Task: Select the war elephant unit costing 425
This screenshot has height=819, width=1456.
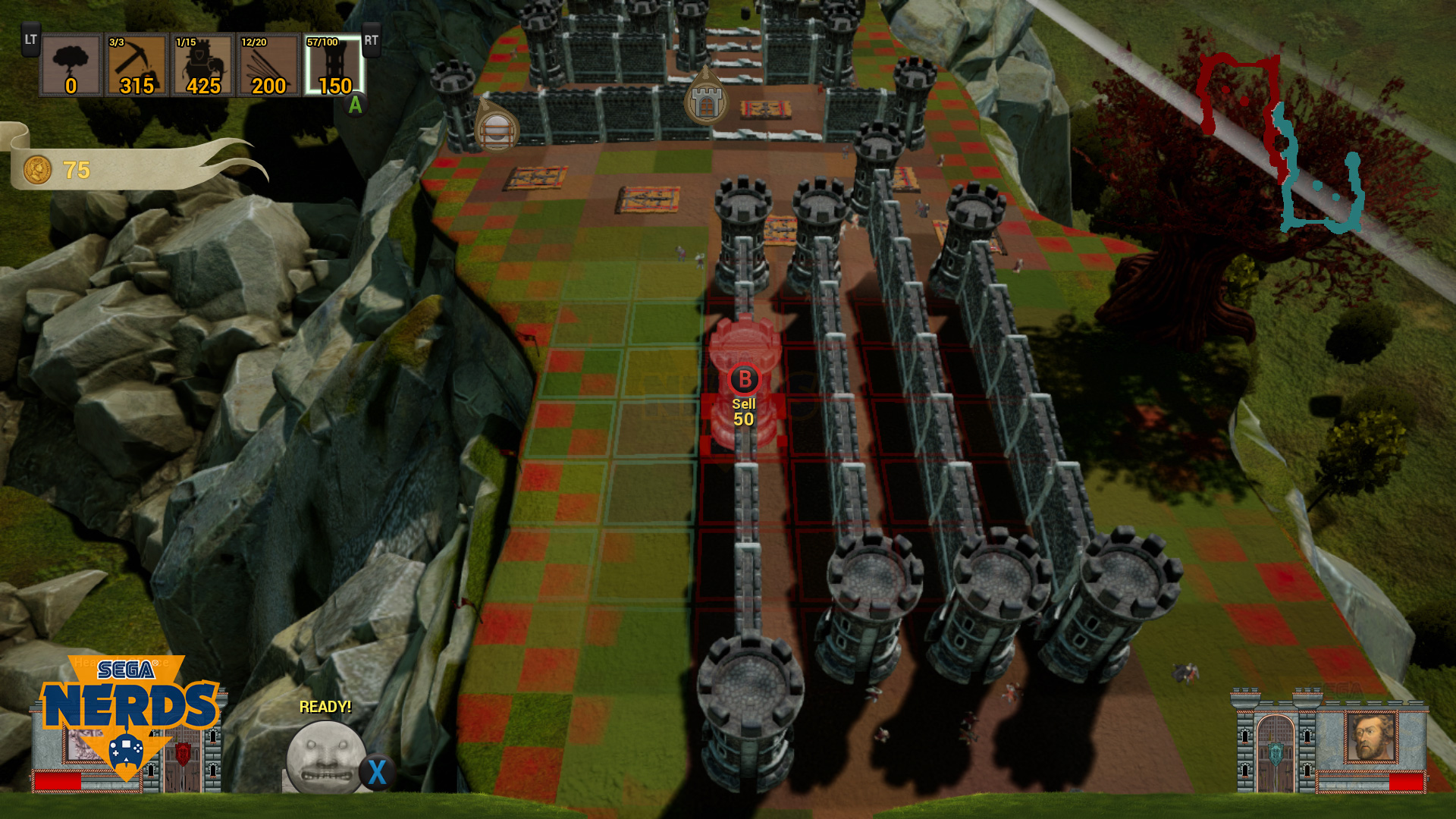Action: [x=202, y=65]
